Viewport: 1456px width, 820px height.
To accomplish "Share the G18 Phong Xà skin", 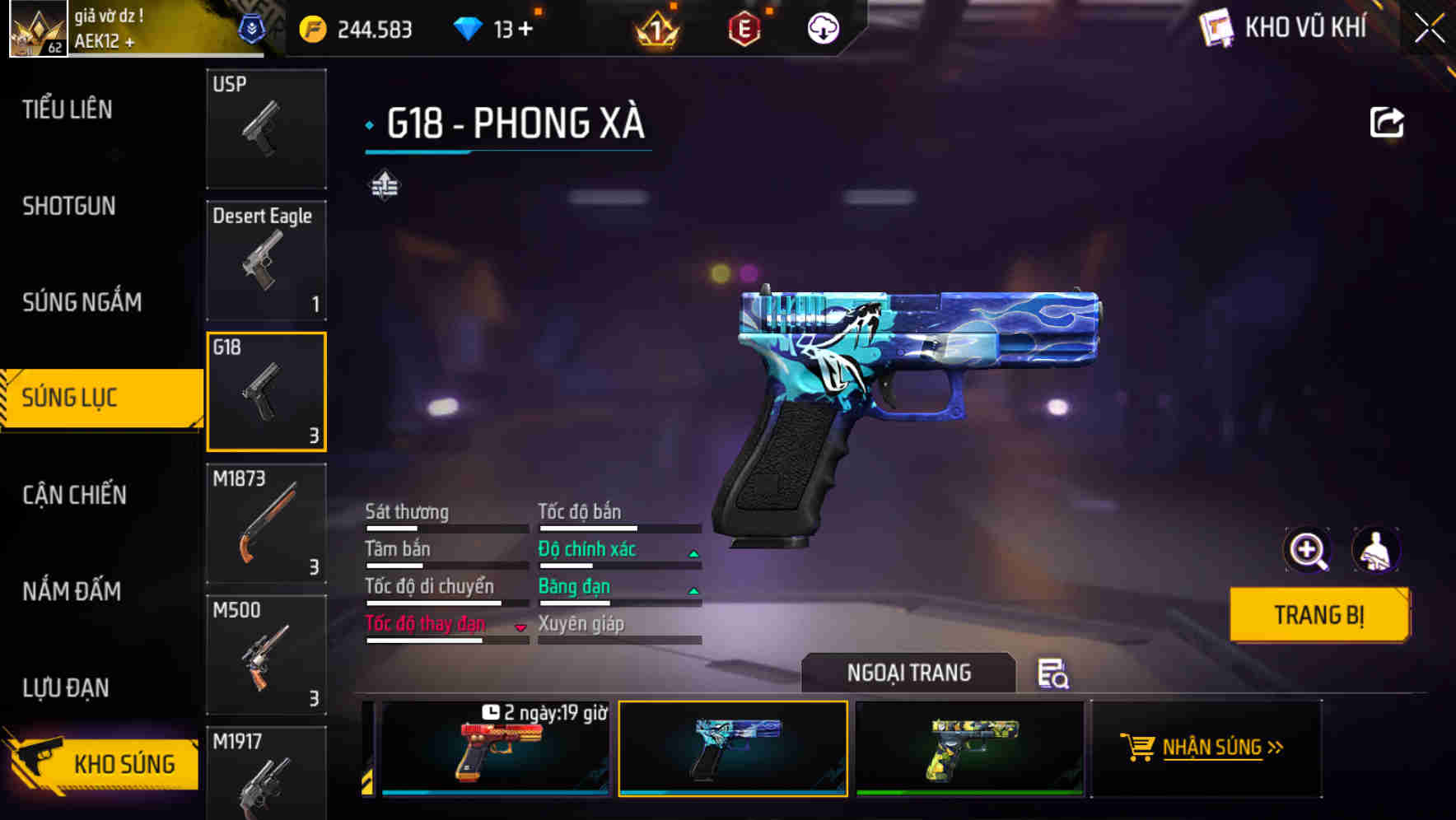I will pos(1388,122).
